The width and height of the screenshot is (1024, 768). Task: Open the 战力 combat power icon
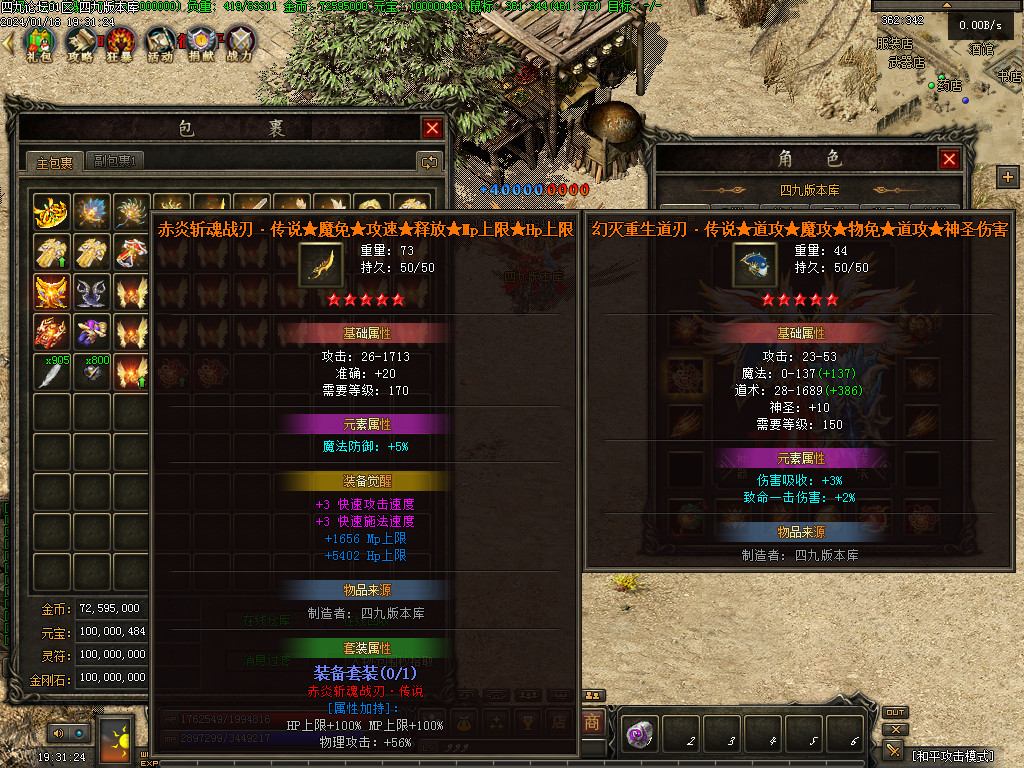click(240, 43)
